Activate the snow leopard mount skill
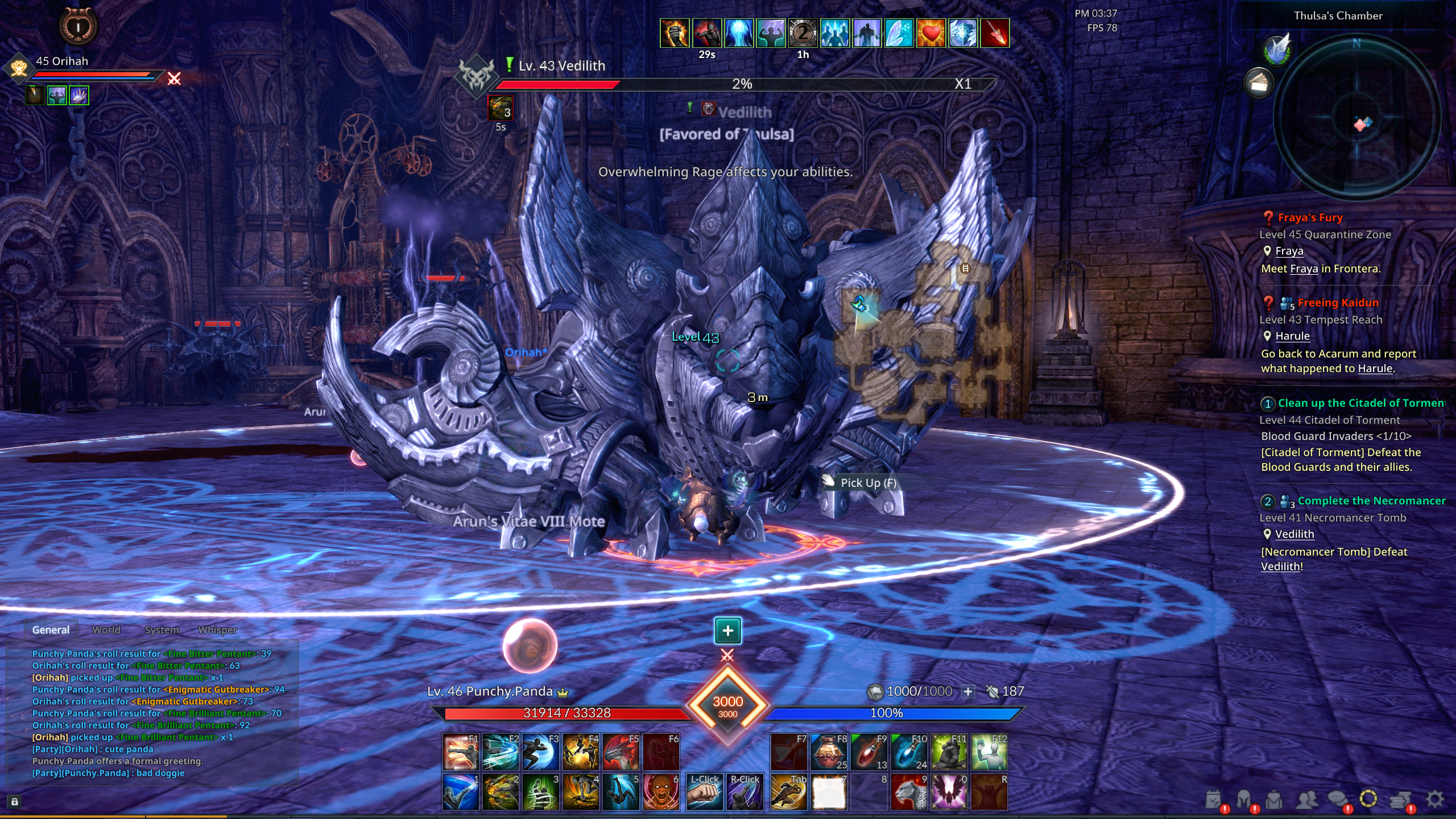 pos(909,792)
